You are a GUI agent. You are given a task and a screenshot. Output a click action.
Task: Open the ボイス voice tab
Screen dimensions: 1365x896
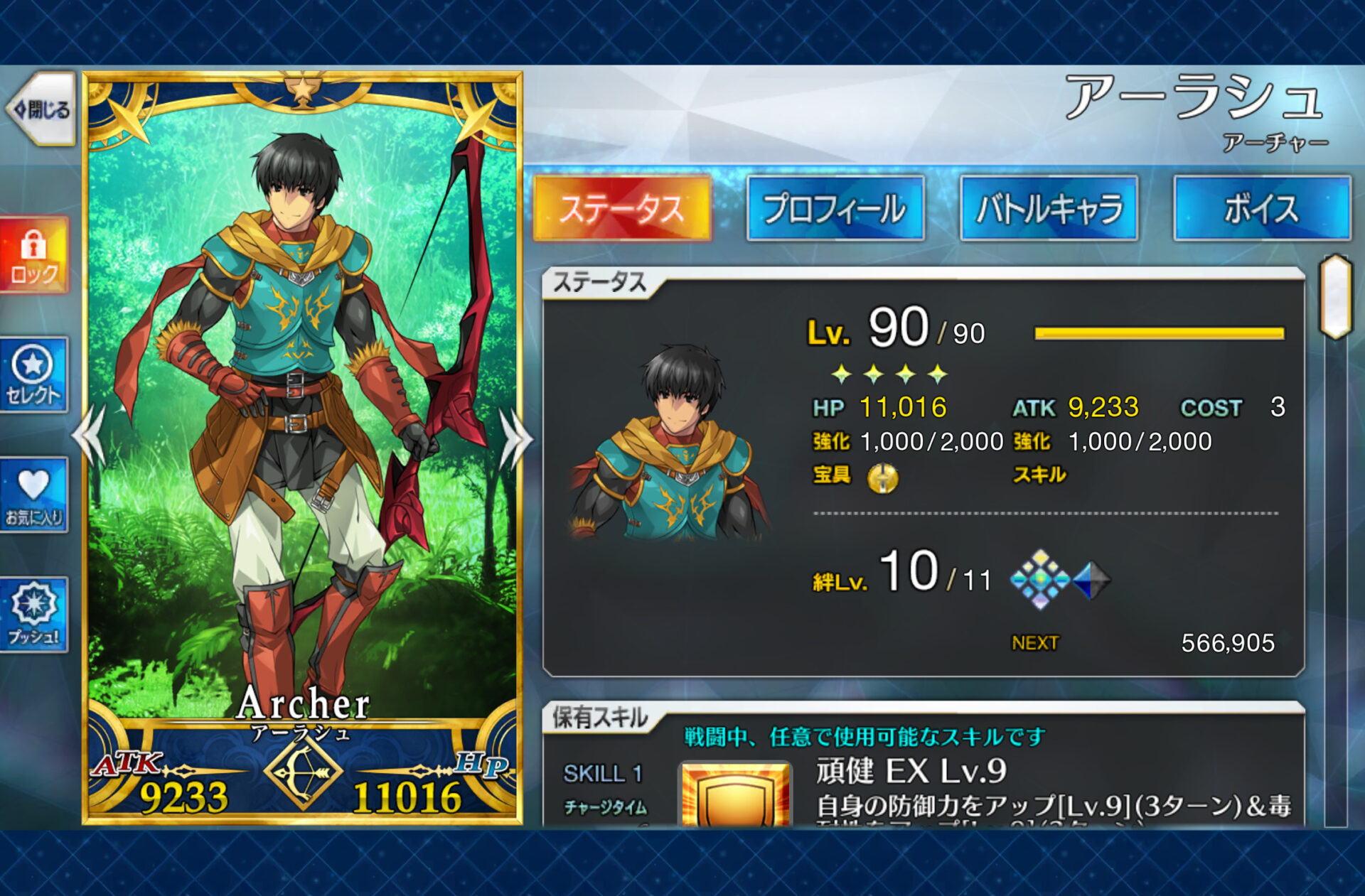point(1262,209)
